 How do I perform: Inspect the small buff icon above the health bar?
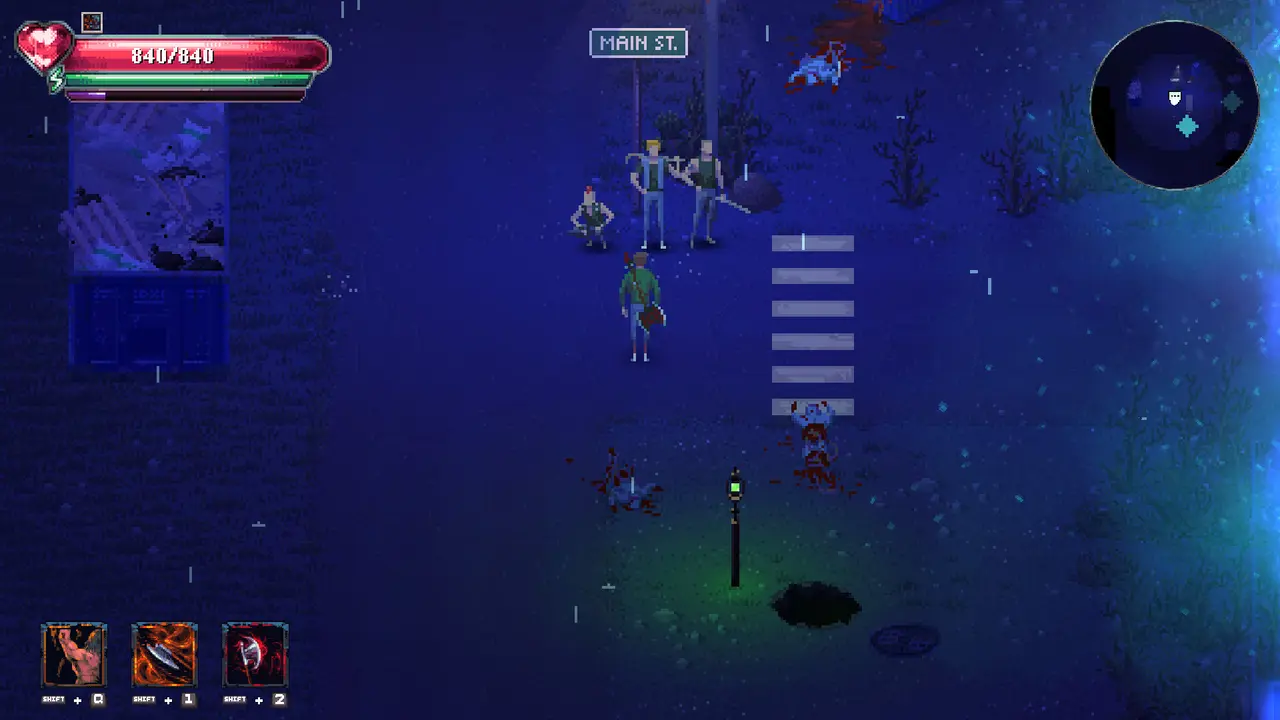[x=91, y=22]
